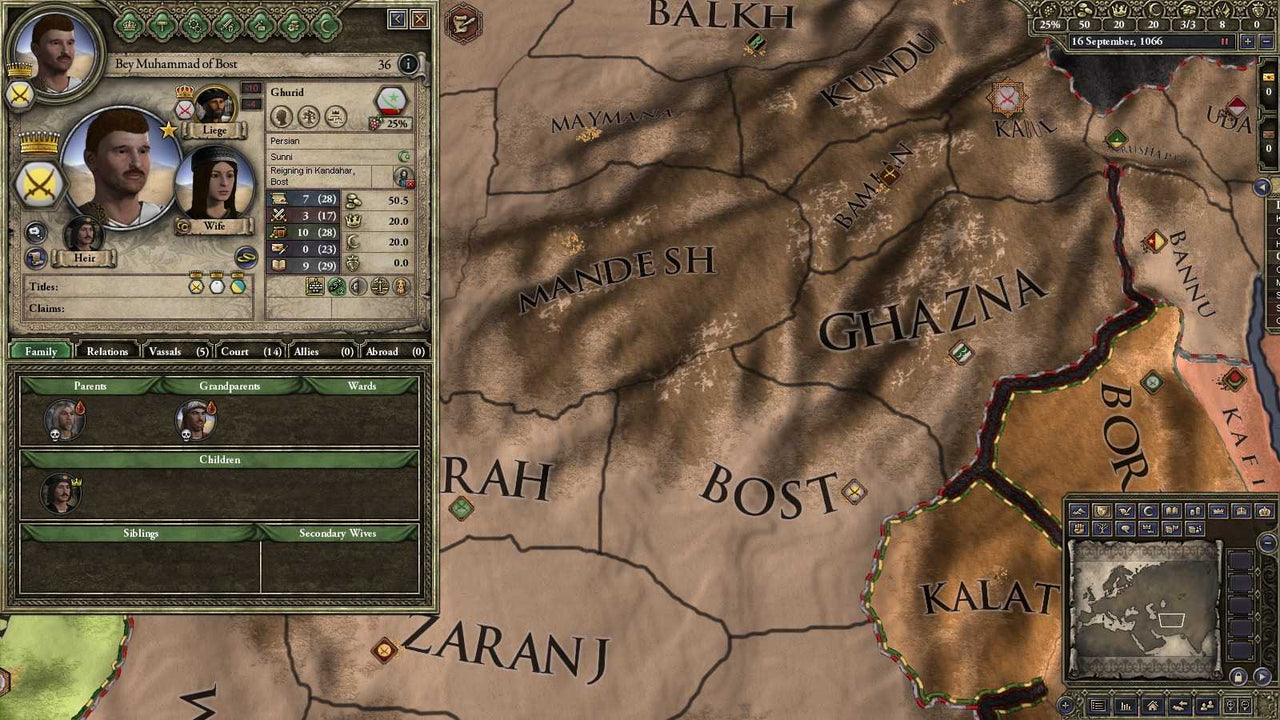Image resolution: width=1280 pixels, height=720 pixels.
Task: Collapse the minimap panel with the minus button
Action: pyautogui.click(x=1265, y=540)
